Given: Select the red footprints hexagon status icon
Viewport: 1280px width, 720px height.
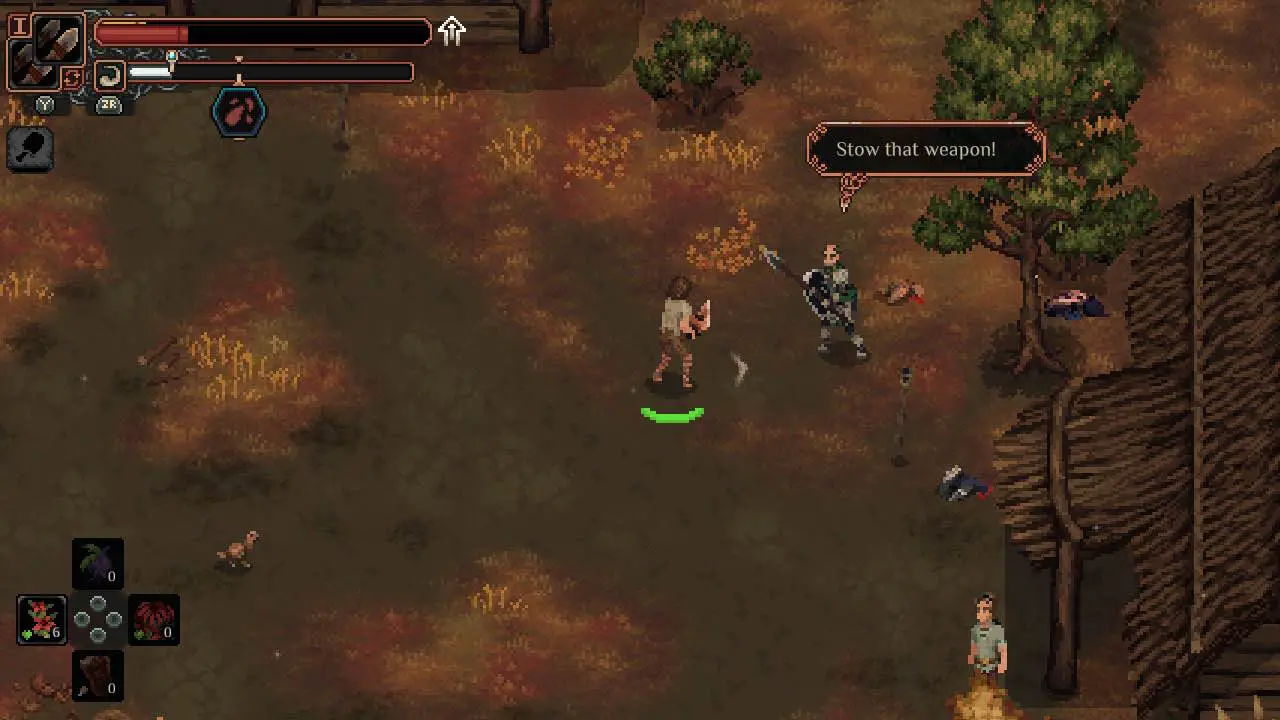Looking at the screenshot, I should (x=239, y=112).
